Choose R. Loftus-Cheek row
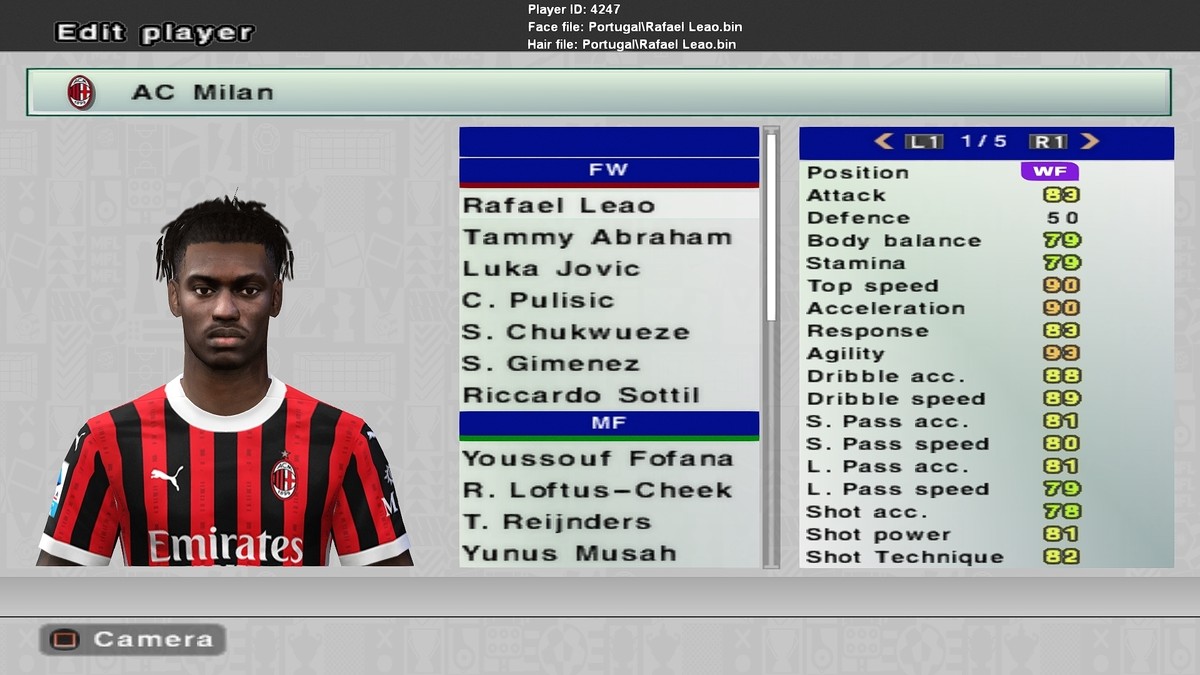The width and height of the screenshot is (1200, 675). [597, 491]
